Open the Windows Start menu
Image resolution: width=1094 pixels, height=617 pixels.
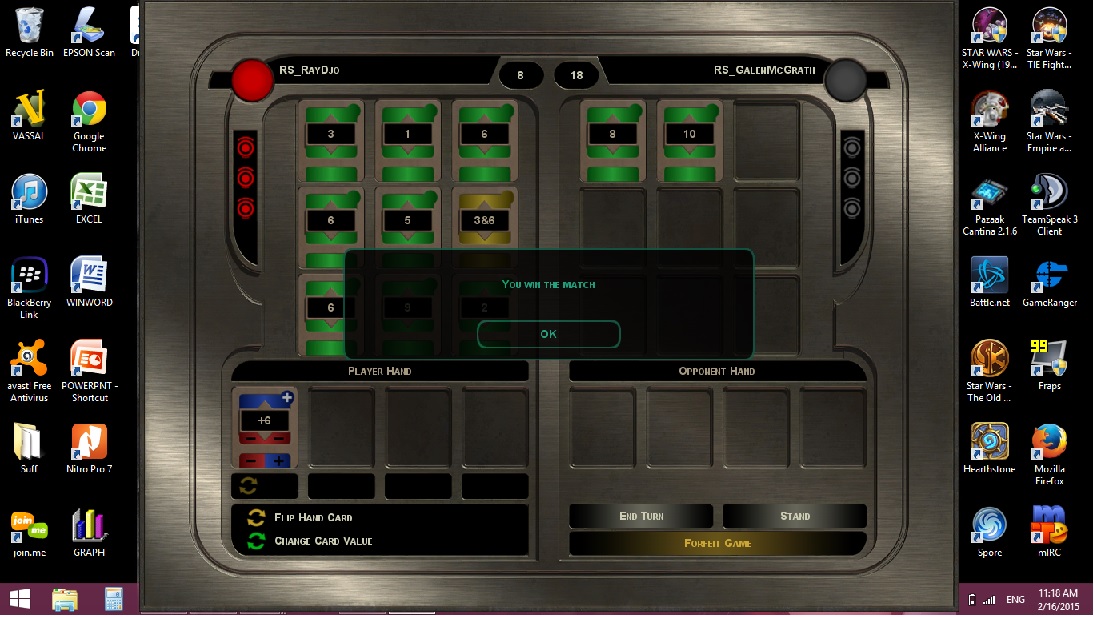click(19, 599)
